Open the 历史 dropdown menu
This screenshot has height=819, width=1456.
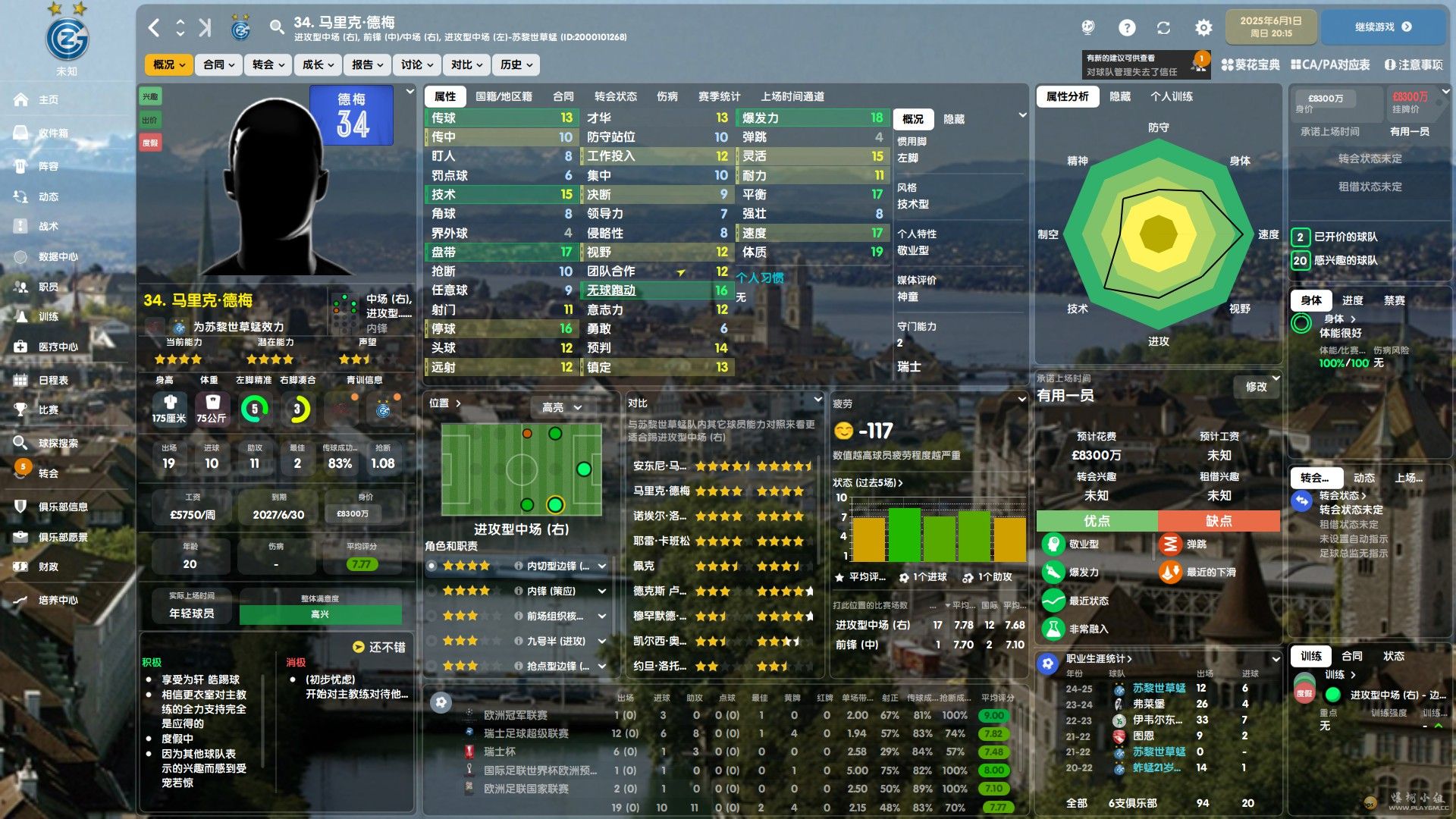point(516,65)
